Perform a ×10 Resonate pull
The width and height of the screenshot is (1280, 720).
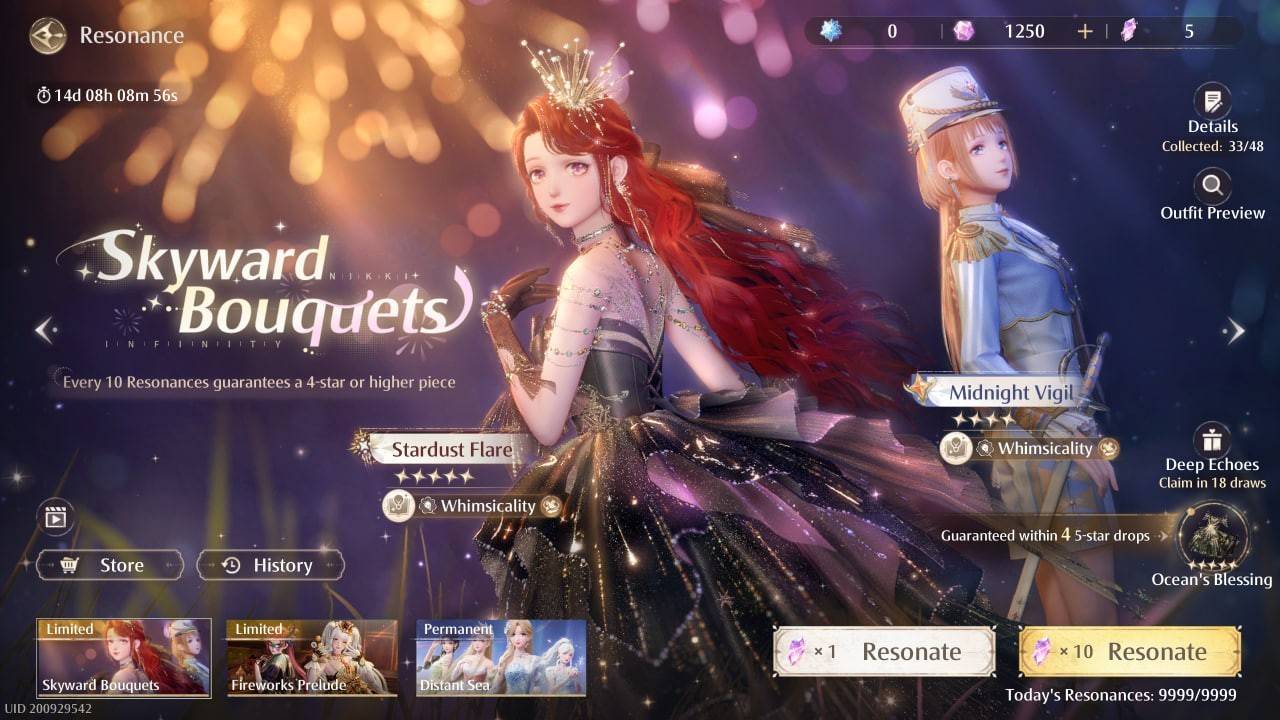(1129, 651)
